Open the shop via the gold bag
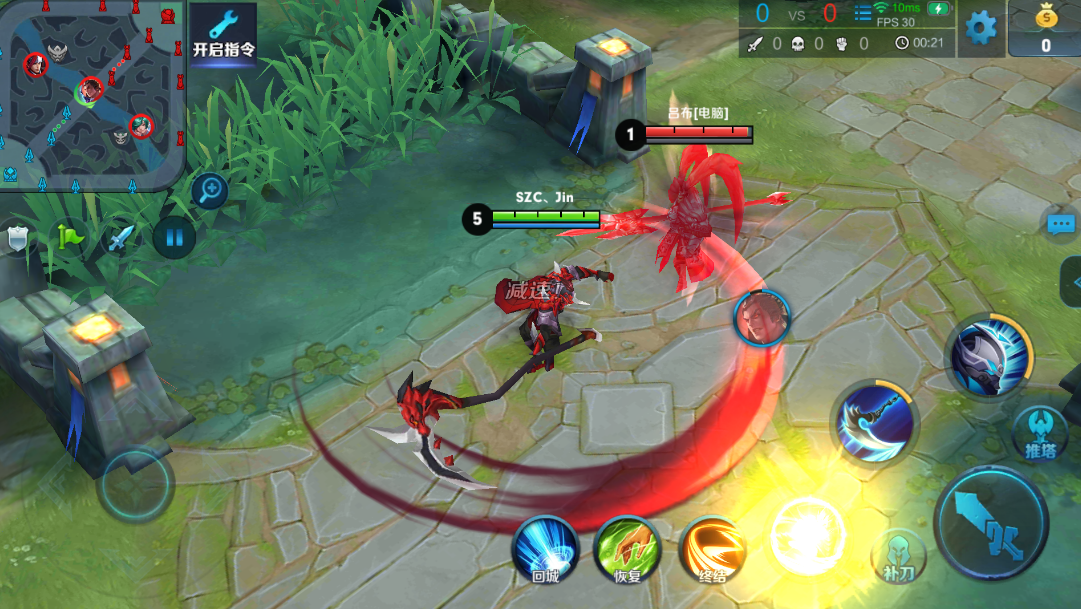1081x609 pixels. 1045,28
